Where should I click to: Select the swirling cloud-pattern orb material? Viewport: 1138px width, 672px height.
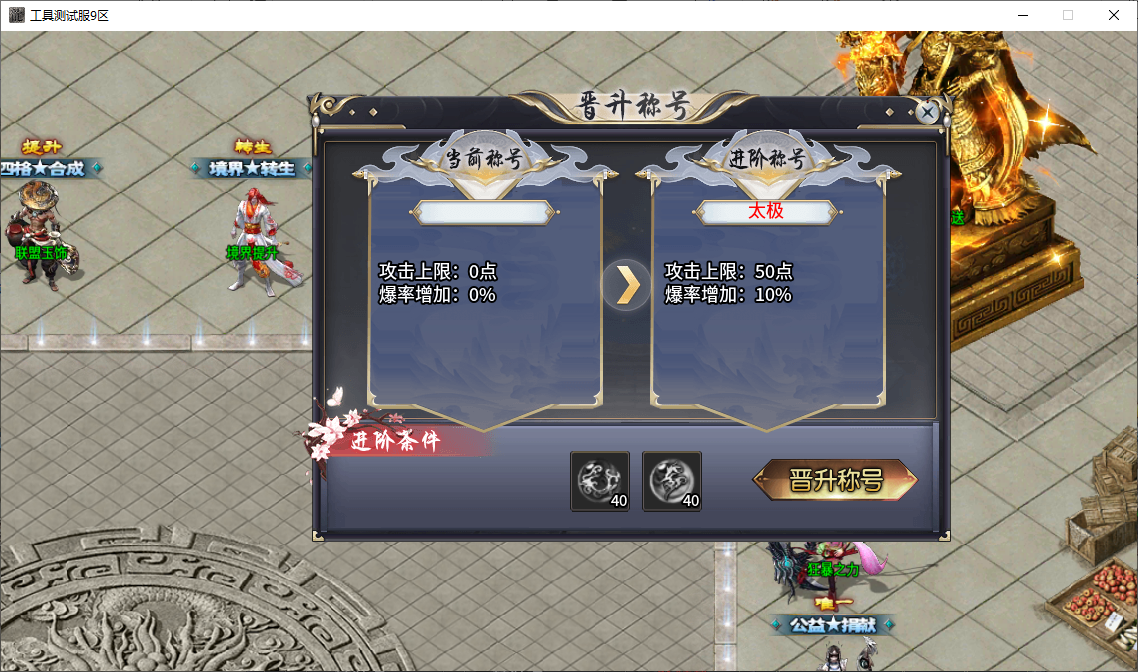click(x=600, y=481)
